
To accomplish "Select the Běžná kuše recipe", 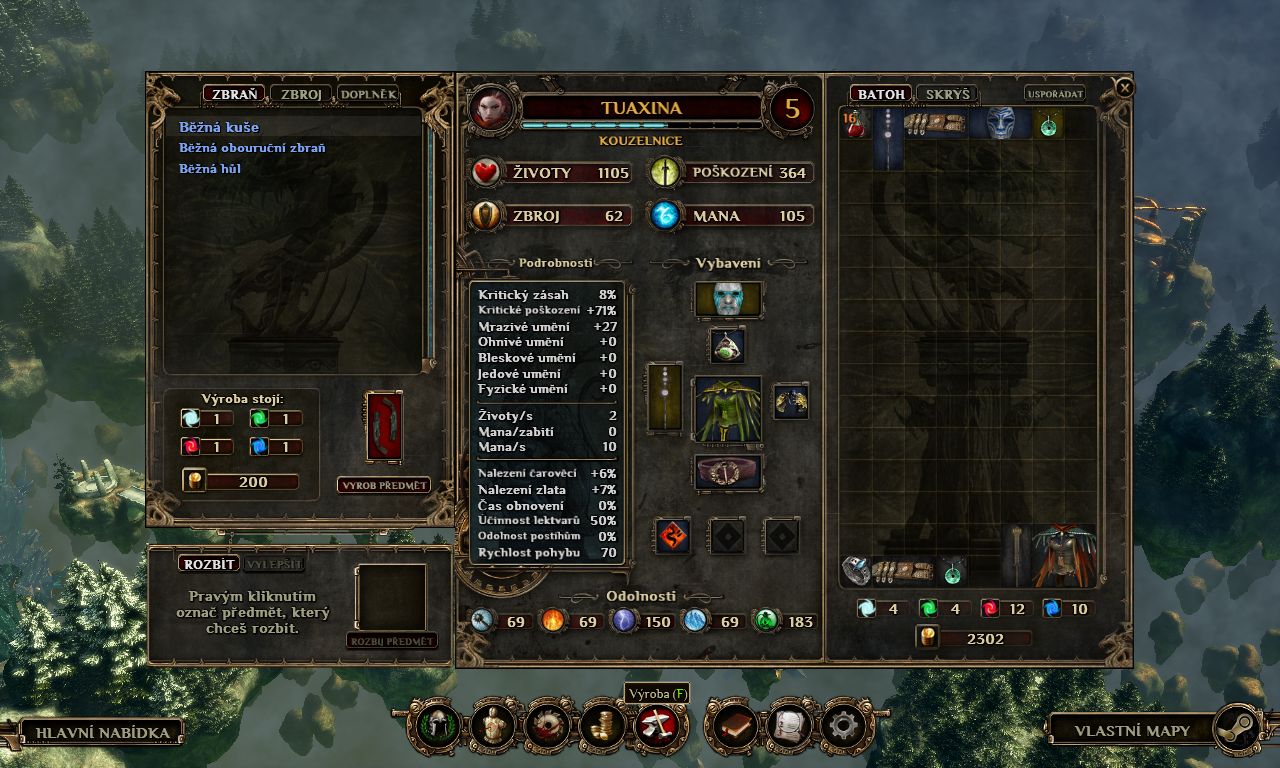I will point(219,128).
